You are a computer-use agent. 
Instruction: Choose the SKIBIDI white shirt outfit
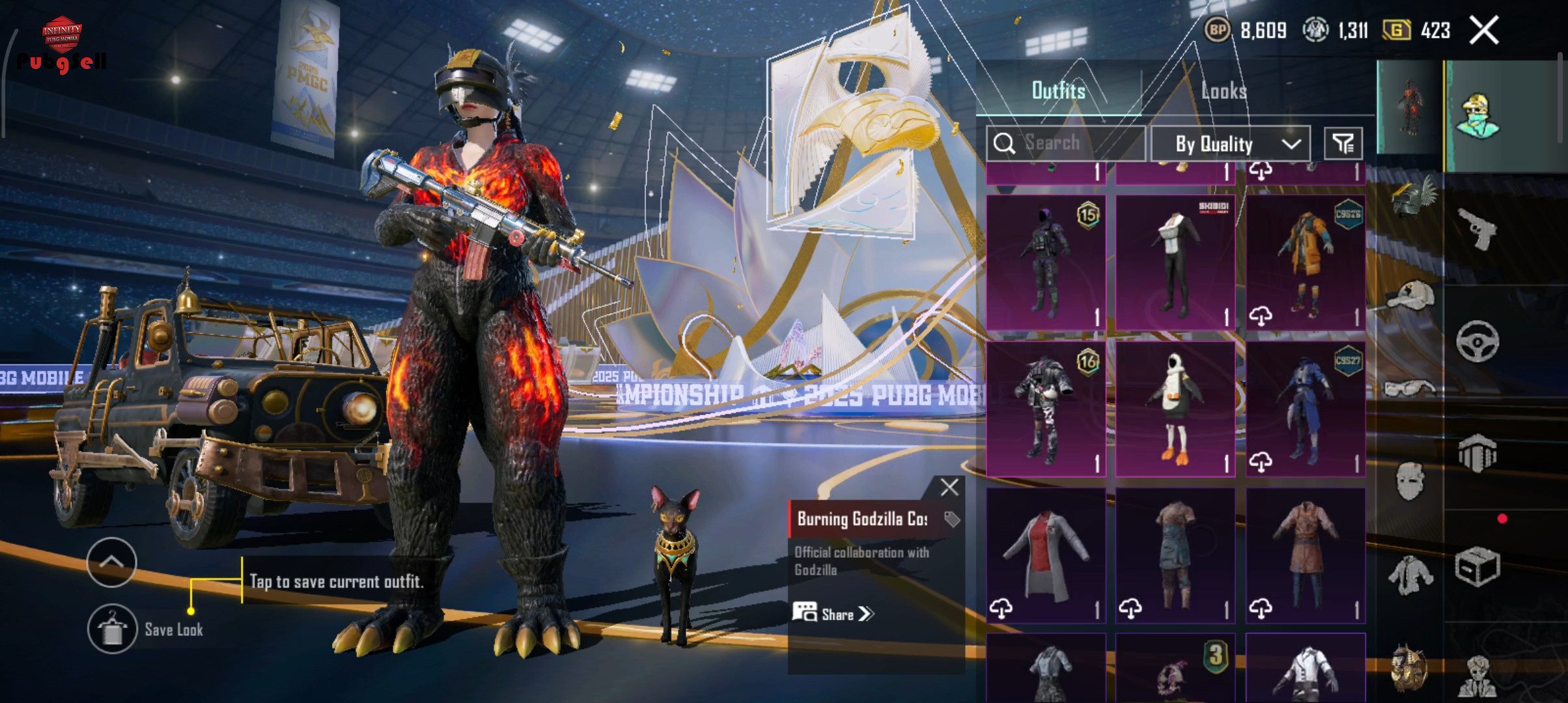tap(1175, 263)
